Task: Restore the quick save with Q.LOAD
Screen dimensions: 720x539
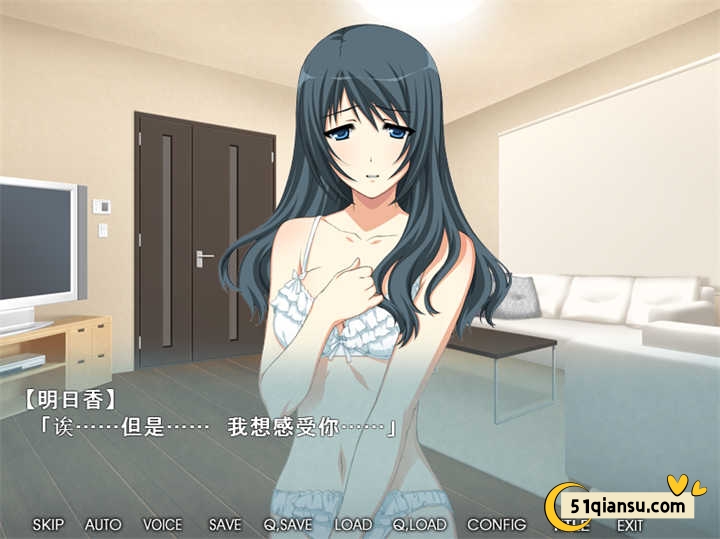Action: click(419, 524)
